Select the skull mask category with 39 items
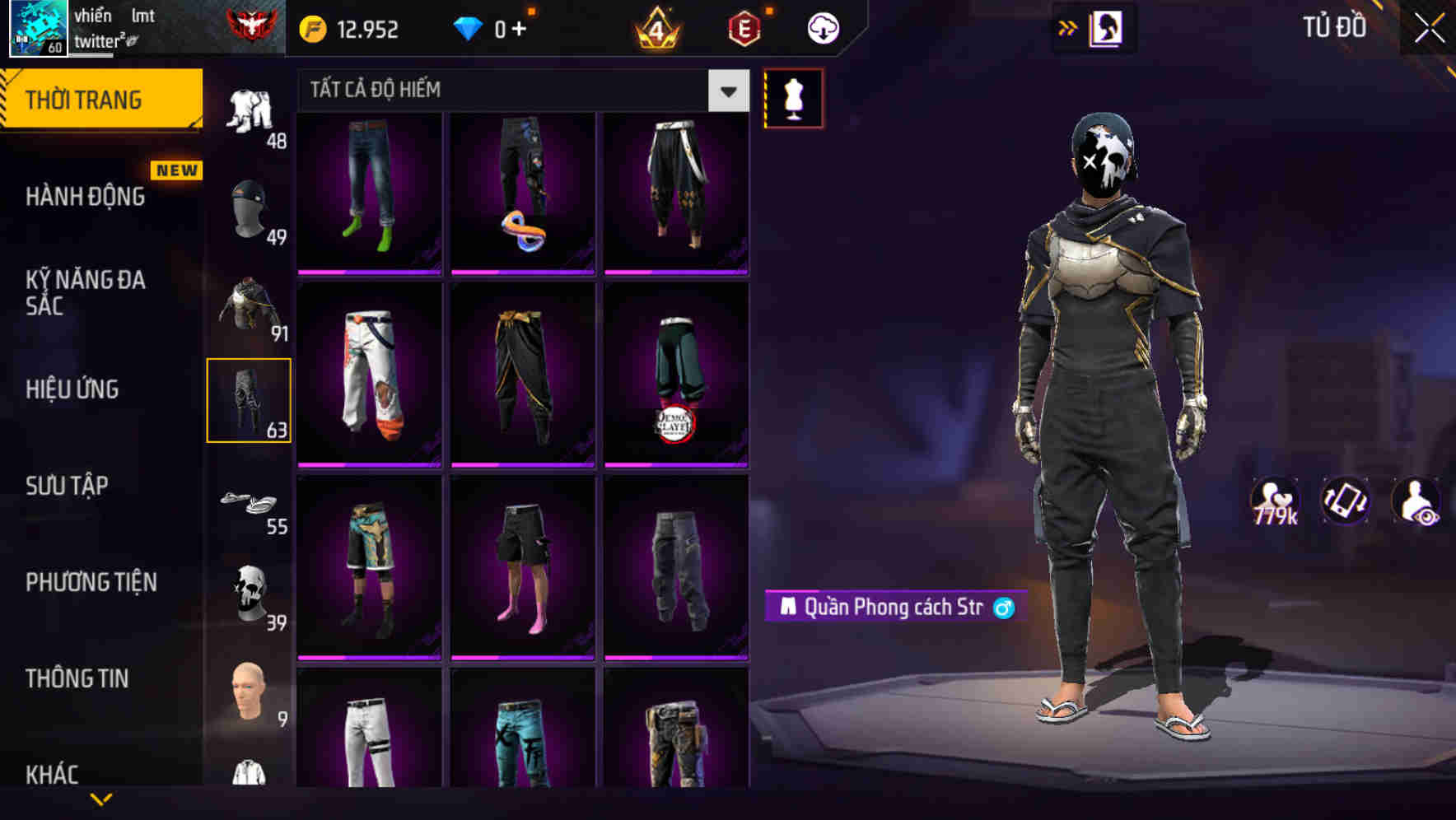 250,591
